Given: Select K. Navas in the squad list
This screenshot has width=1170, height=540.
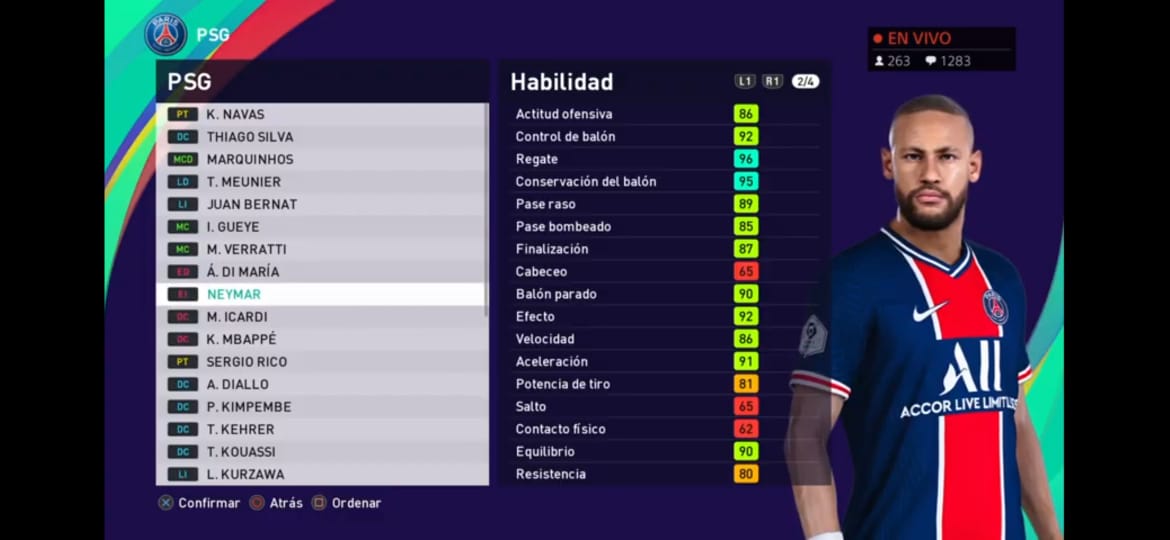Looking at the screenshot, I should (x=320, y=114).
